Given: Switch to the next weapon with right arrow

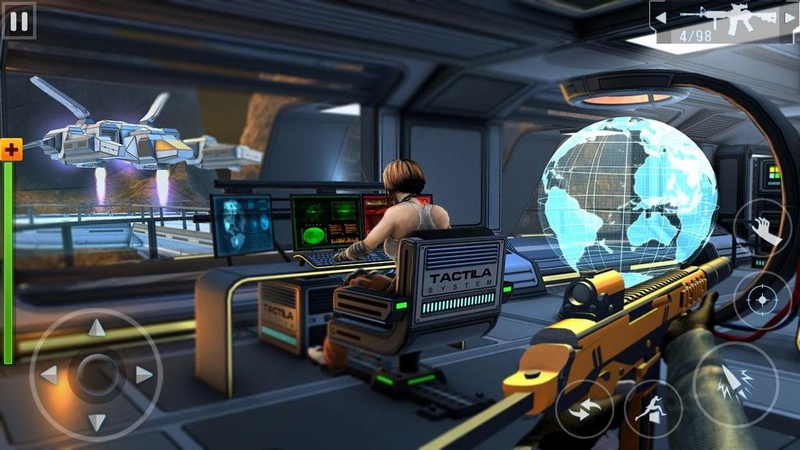Looking at the screenshot, I should (x=790, y=17).
